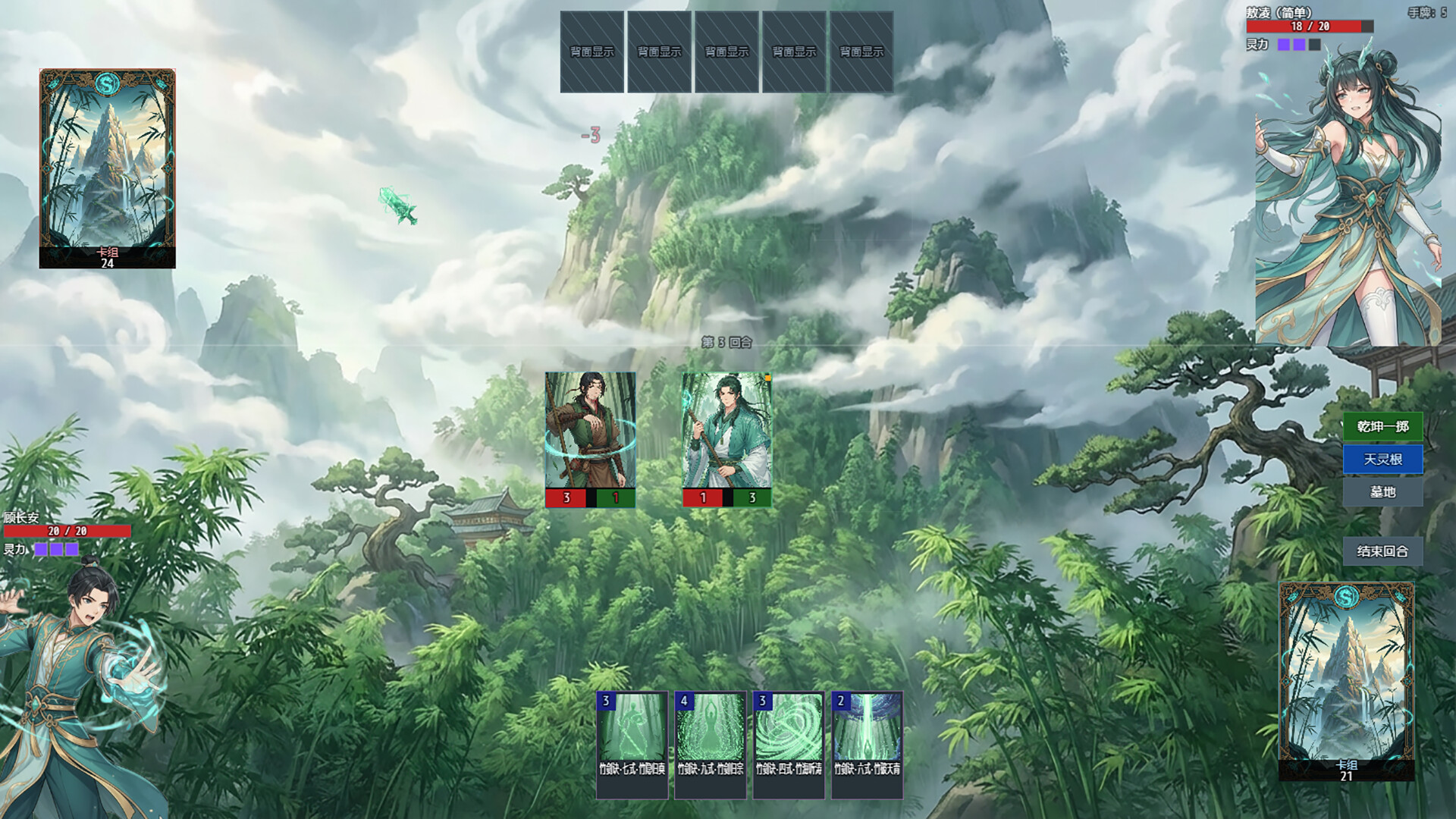Activate the 乾坤一掷 ability button
1456x819 pixels.
(x=1382, y=427)
